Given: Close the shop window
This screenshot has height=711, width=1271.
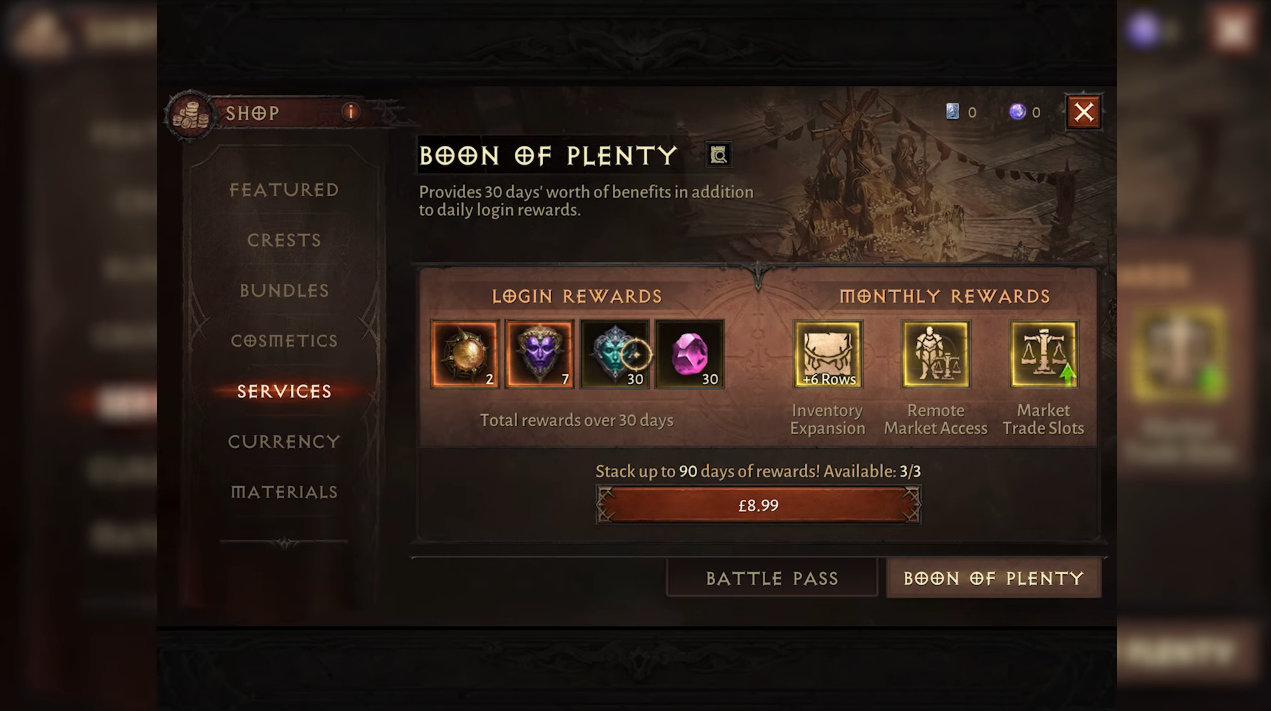Looking at the screenshot, I should (x=1083, y=112).
